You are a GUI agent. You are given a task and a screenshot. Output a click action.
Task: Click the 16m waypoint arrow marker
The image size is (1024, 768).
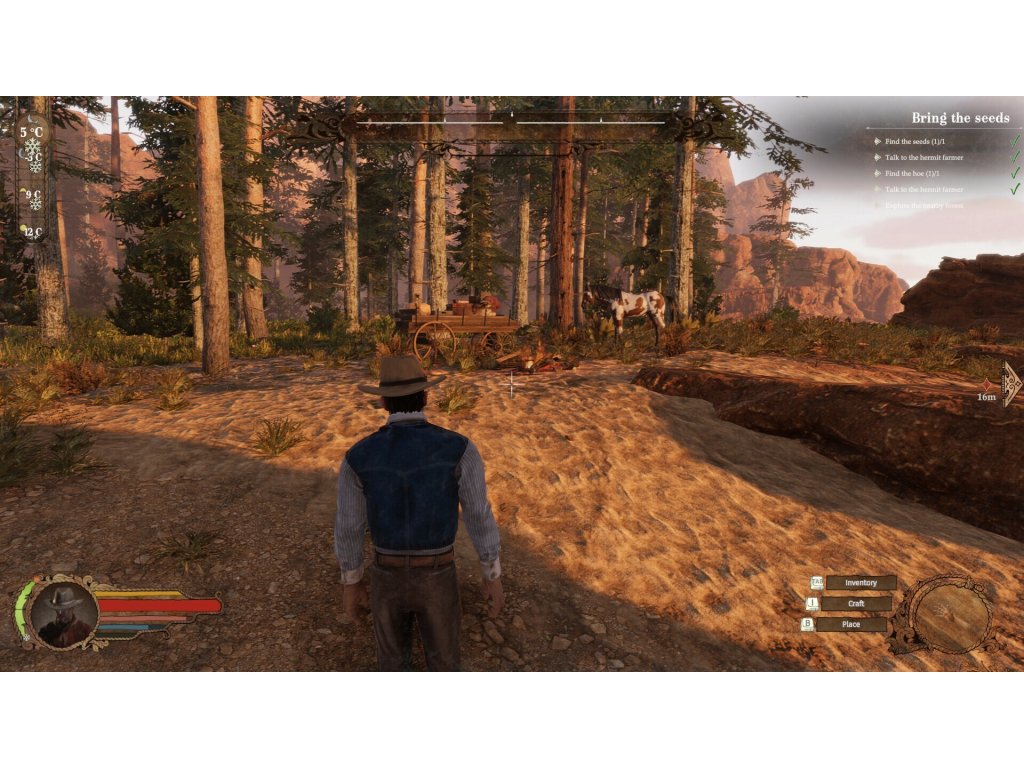(x=1010, y=384)
